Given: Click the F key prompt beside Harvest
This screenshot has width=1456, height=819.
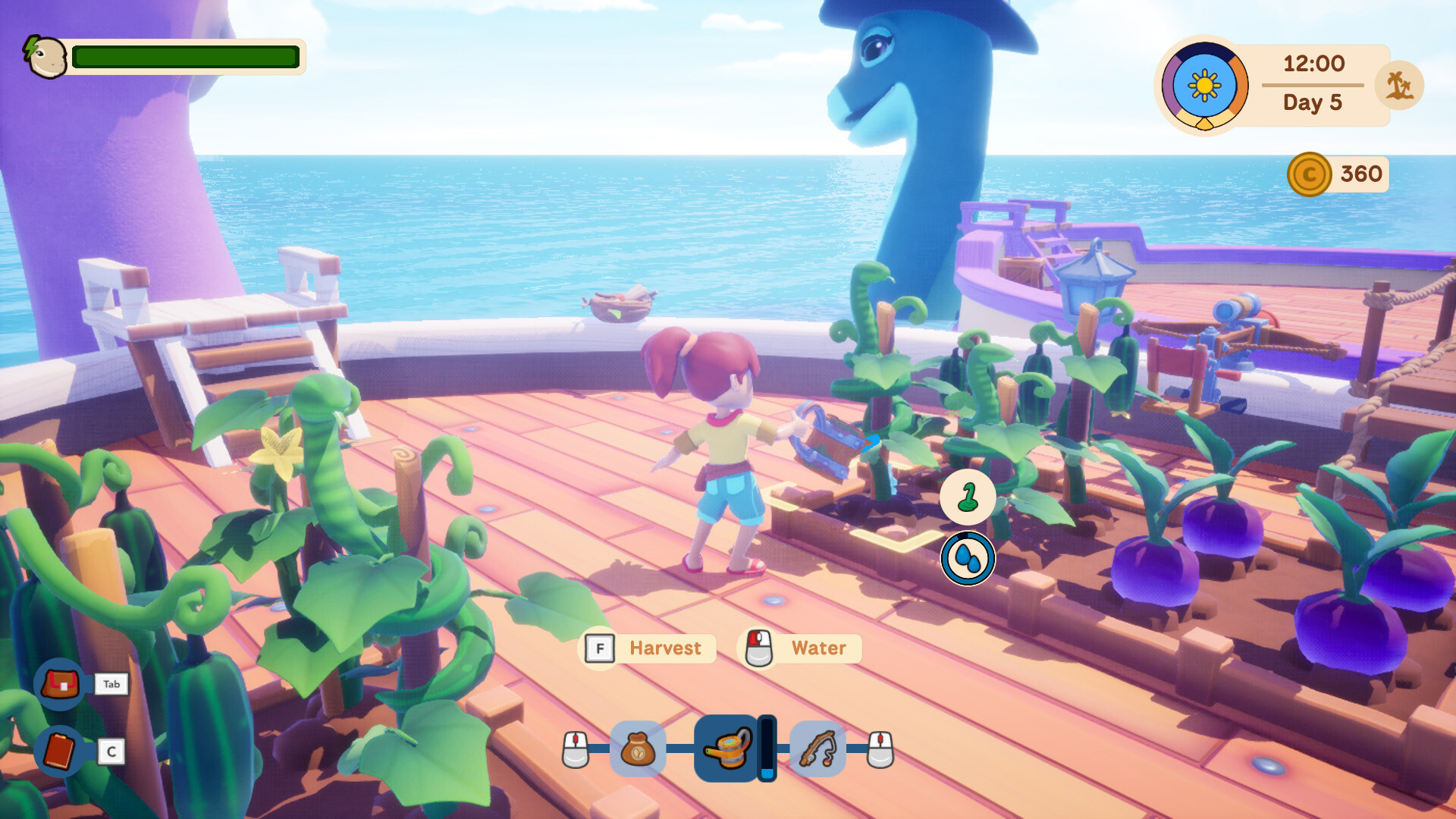Looking at the screenshot, I should coord(600,648).
